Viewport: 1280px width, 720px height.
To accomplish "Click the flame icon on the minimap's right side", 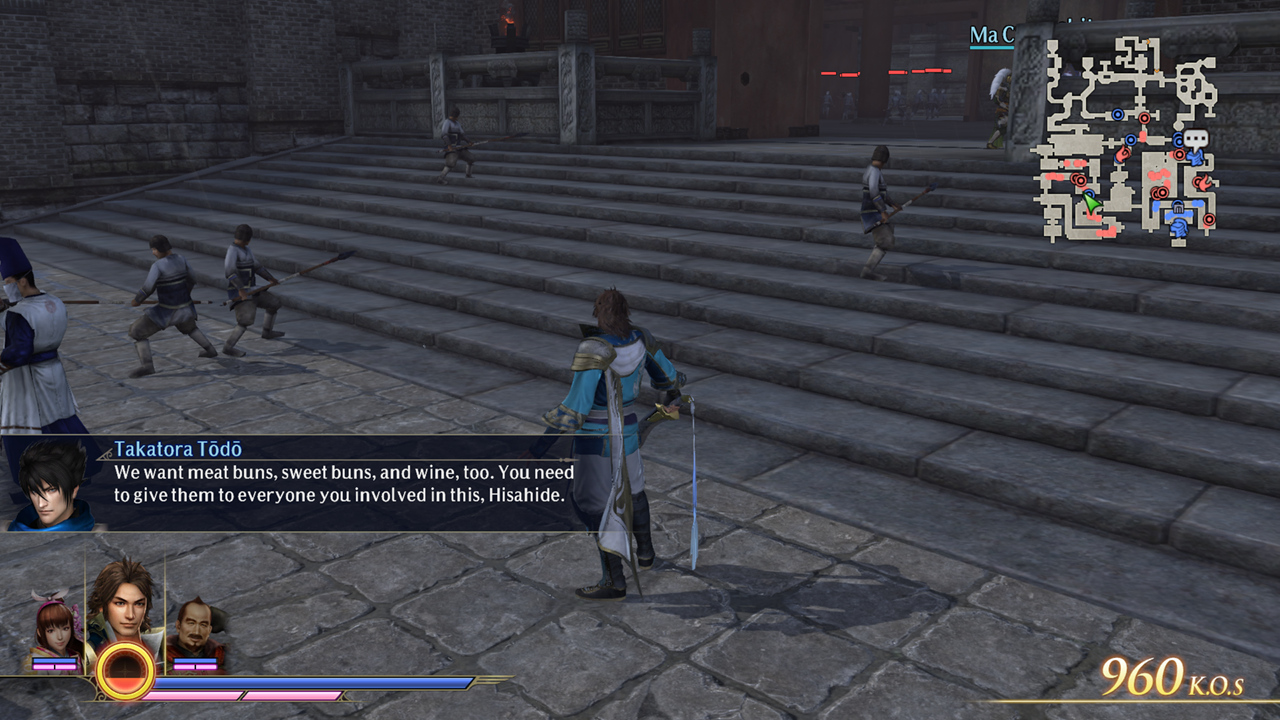I will click(x=1202, y=182).
